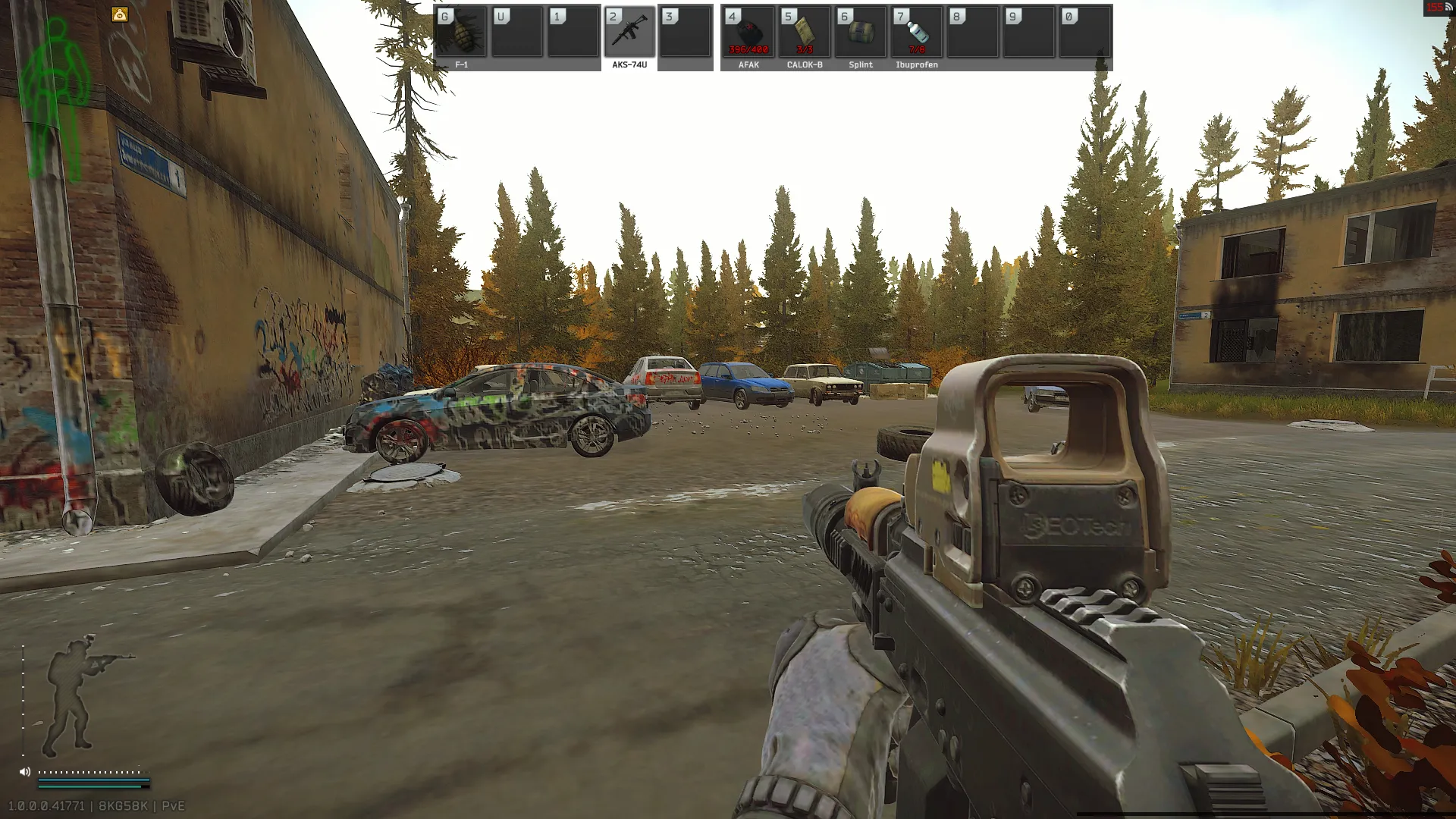Select the CALOK-B hemostatic slot
This screenshot has height=819, width=1456.
[x=805, y=33]
